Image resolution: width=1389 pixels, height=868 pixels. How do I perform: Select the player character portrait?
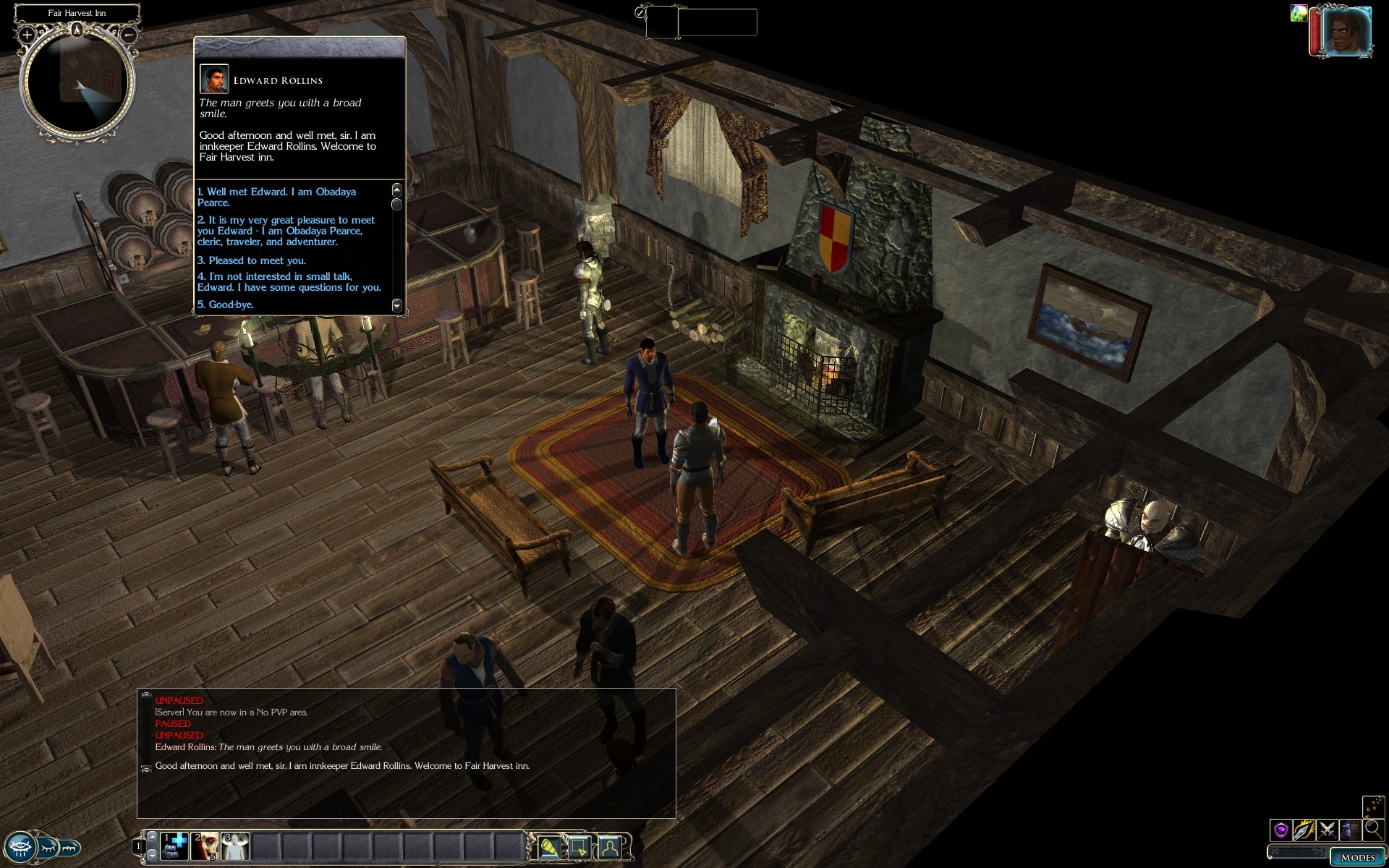pyautogui.click(x=1346, y=32)
